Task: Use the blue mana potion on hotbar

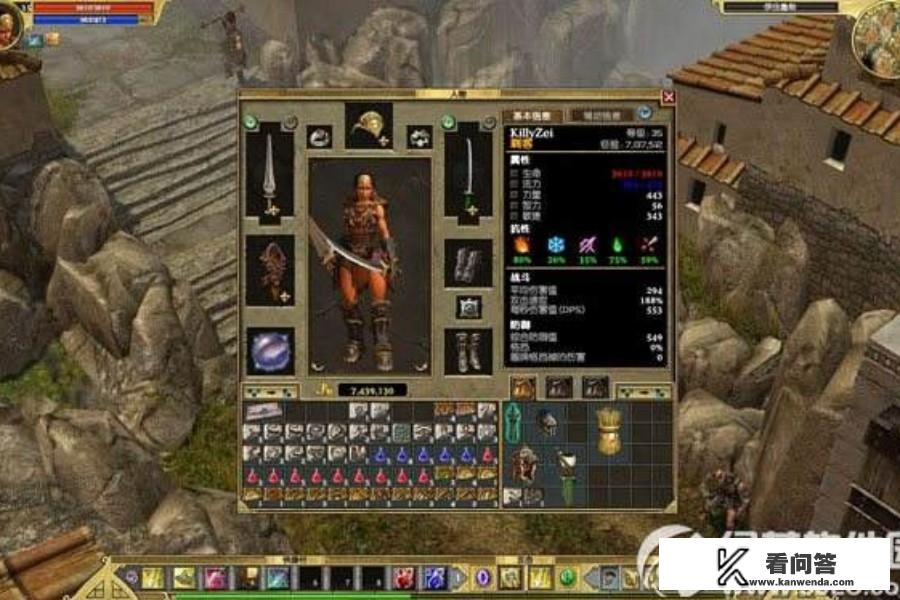Action: pyautogui.click(x=435, y=578)
